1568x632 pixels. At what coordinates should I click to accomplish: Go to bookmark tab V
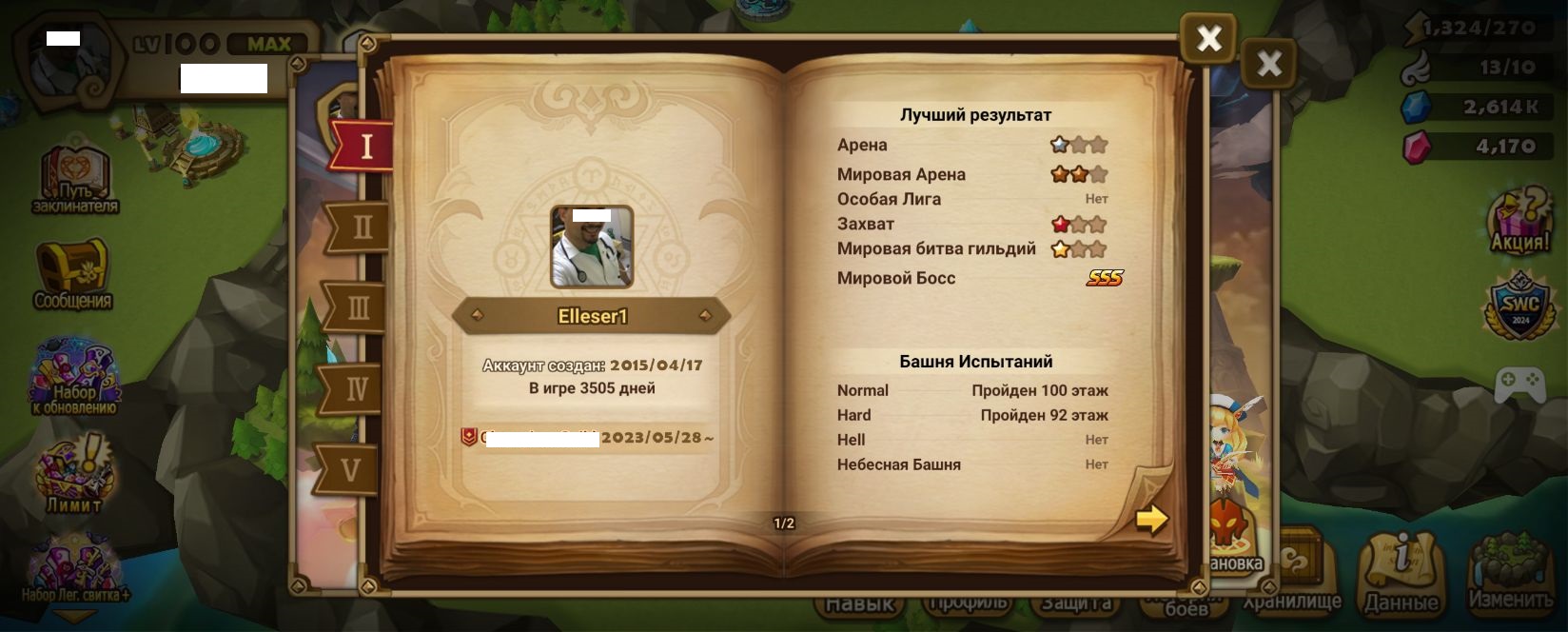350,469
